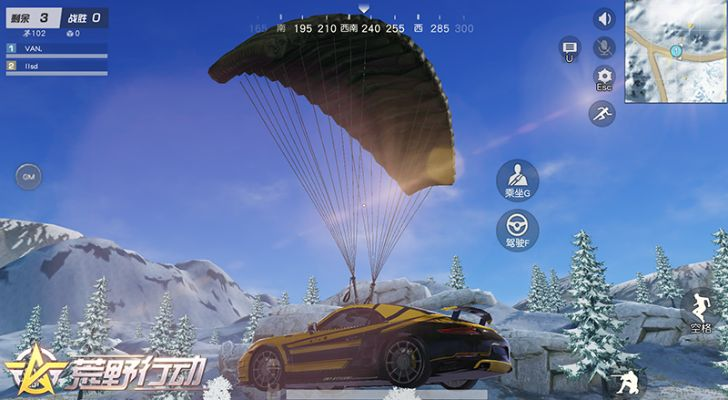The height and width of the screenshot is (400, 728).
Task: Open settings via the gear icon
Action: [x=604, y=79]
